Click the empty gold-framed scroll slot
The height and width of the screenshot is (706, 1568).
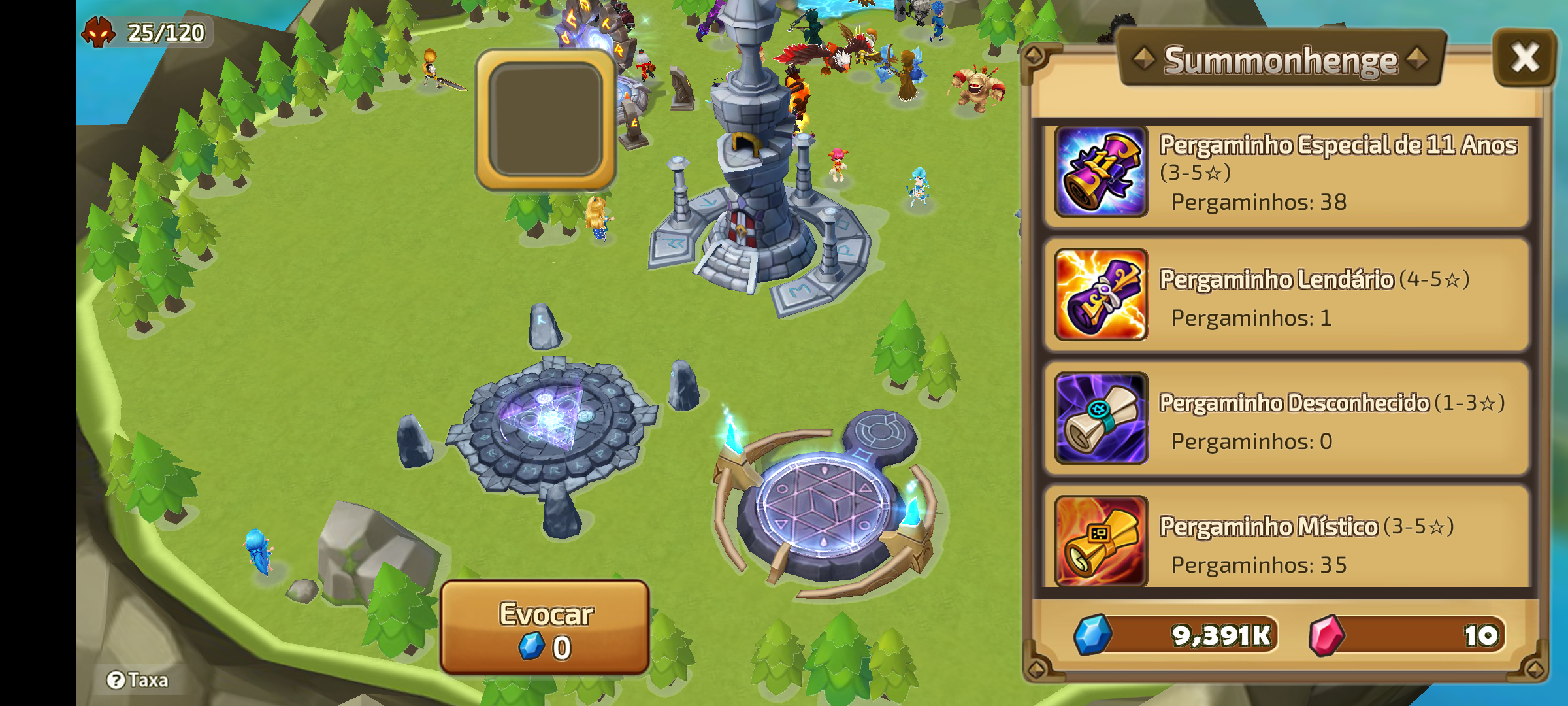click(x=546, y=120)
